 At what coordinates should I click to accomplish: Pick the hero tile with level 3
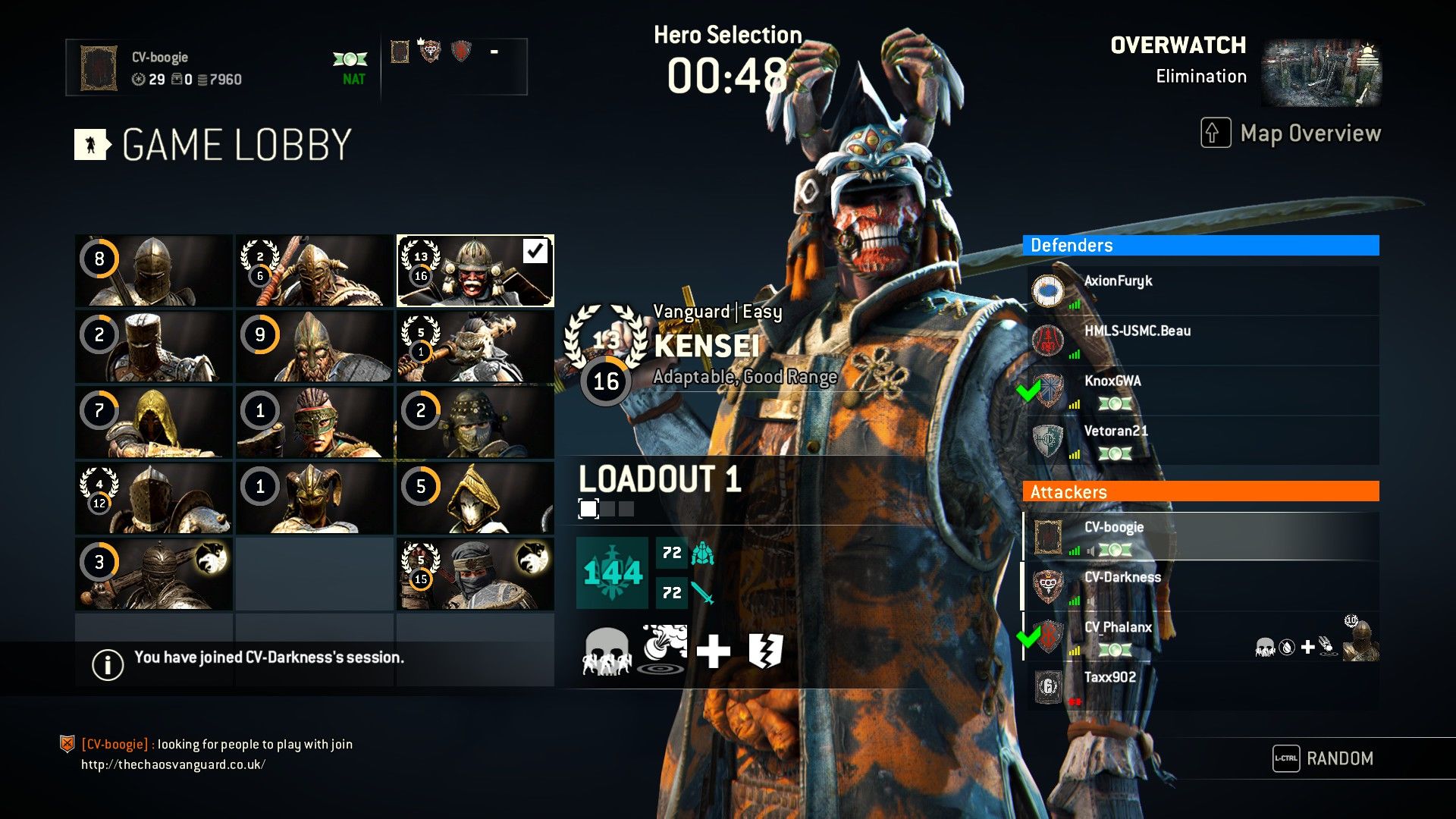click(154, 574)
